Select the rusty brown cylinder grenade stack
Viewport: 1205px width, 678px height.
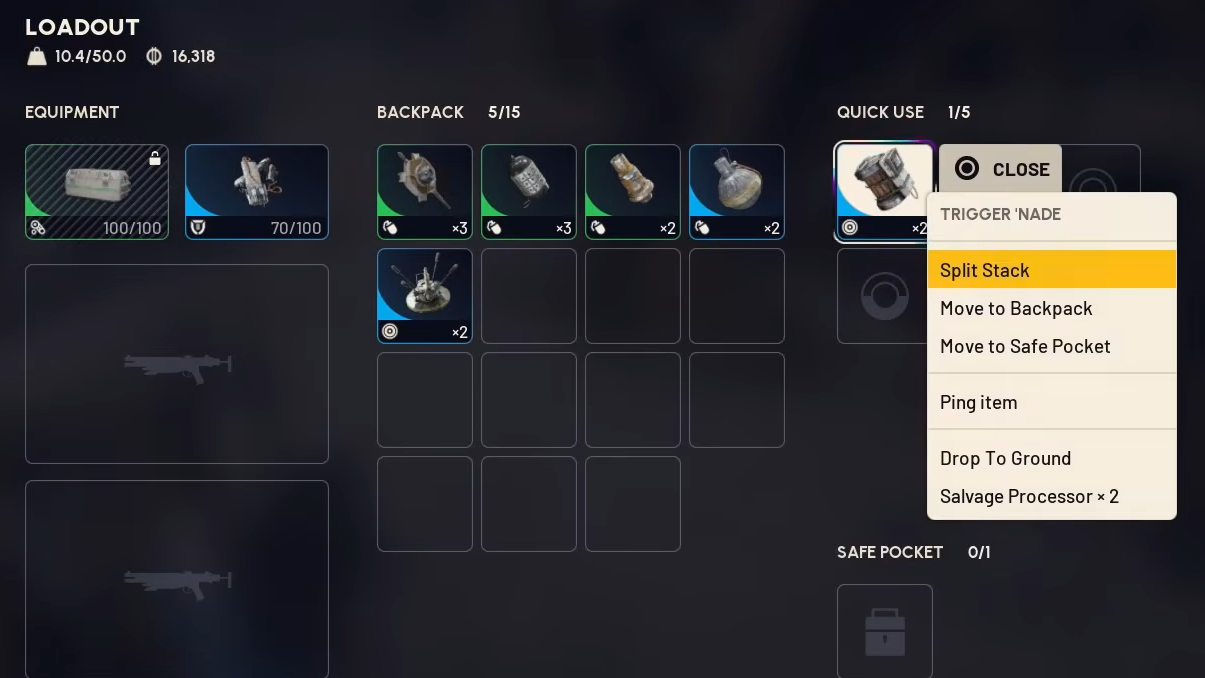(x=633, y=192)
